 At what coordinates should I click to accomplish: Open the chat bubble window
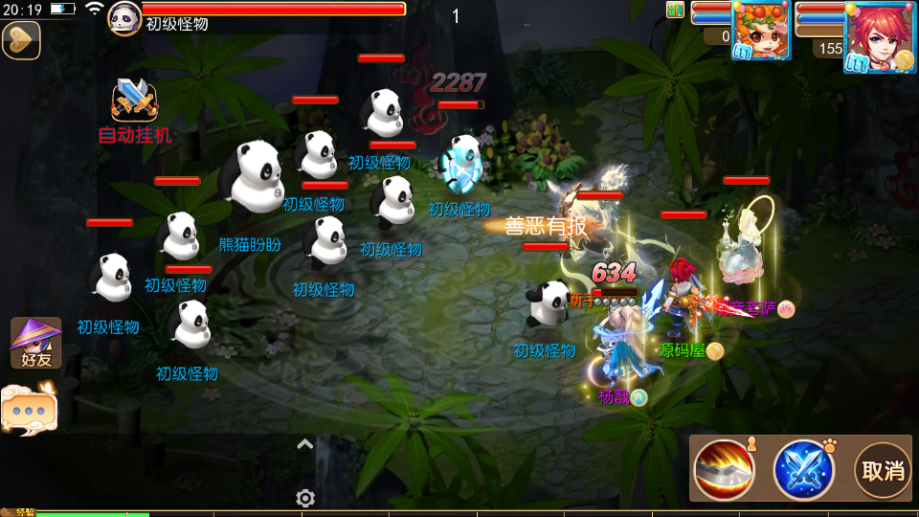(29, 410)
